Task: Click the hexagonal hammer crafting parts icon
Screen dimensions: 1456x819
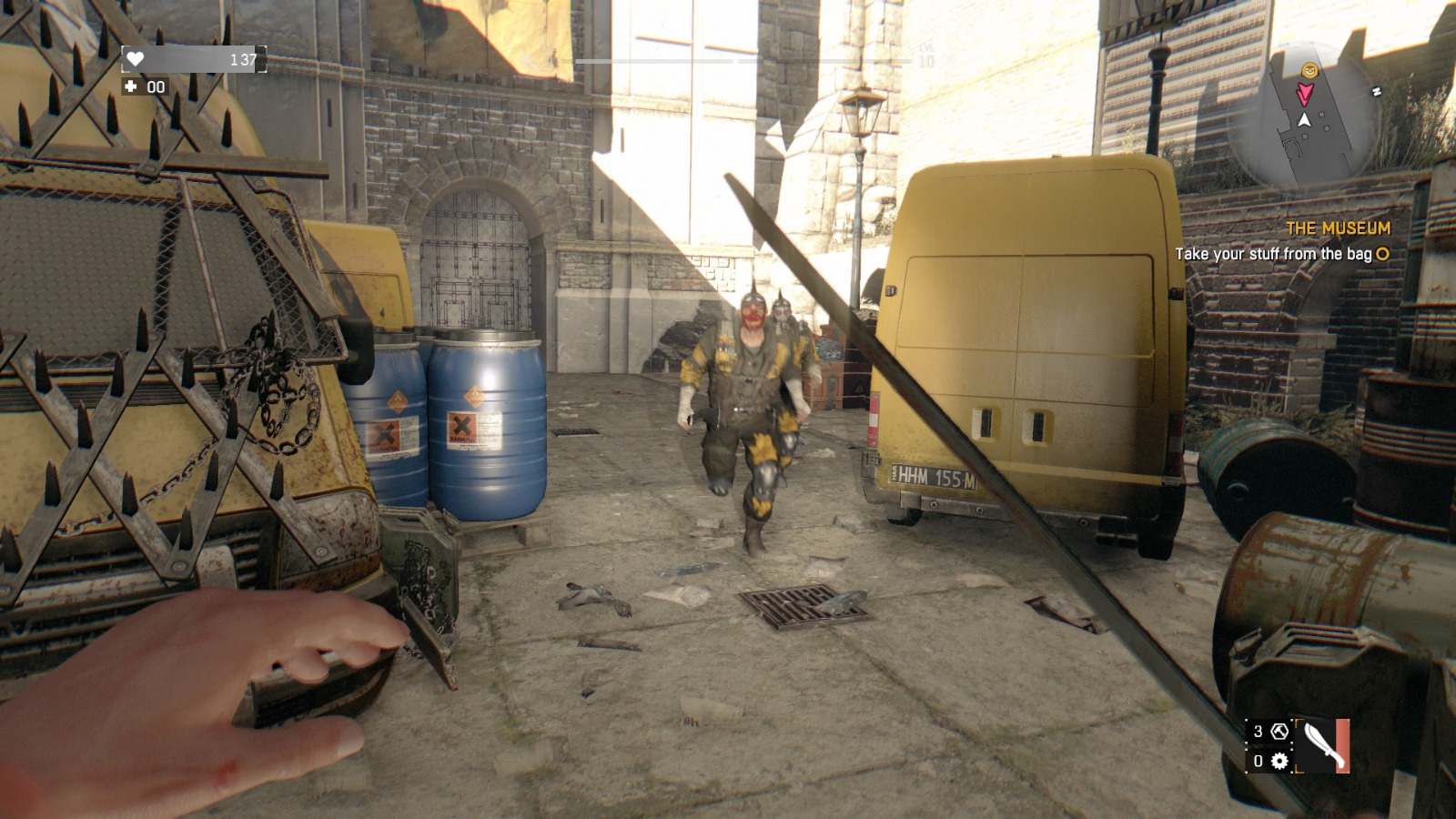Action: coord(1279,733)
